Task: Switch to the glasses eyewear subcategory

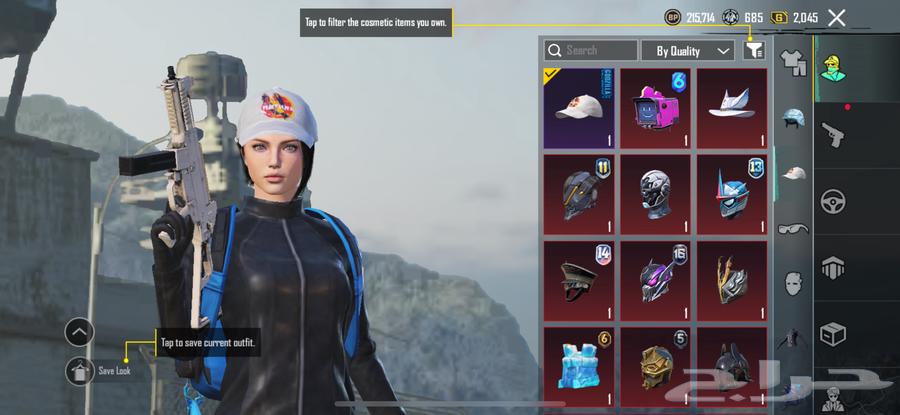Action: pos(793,228)
